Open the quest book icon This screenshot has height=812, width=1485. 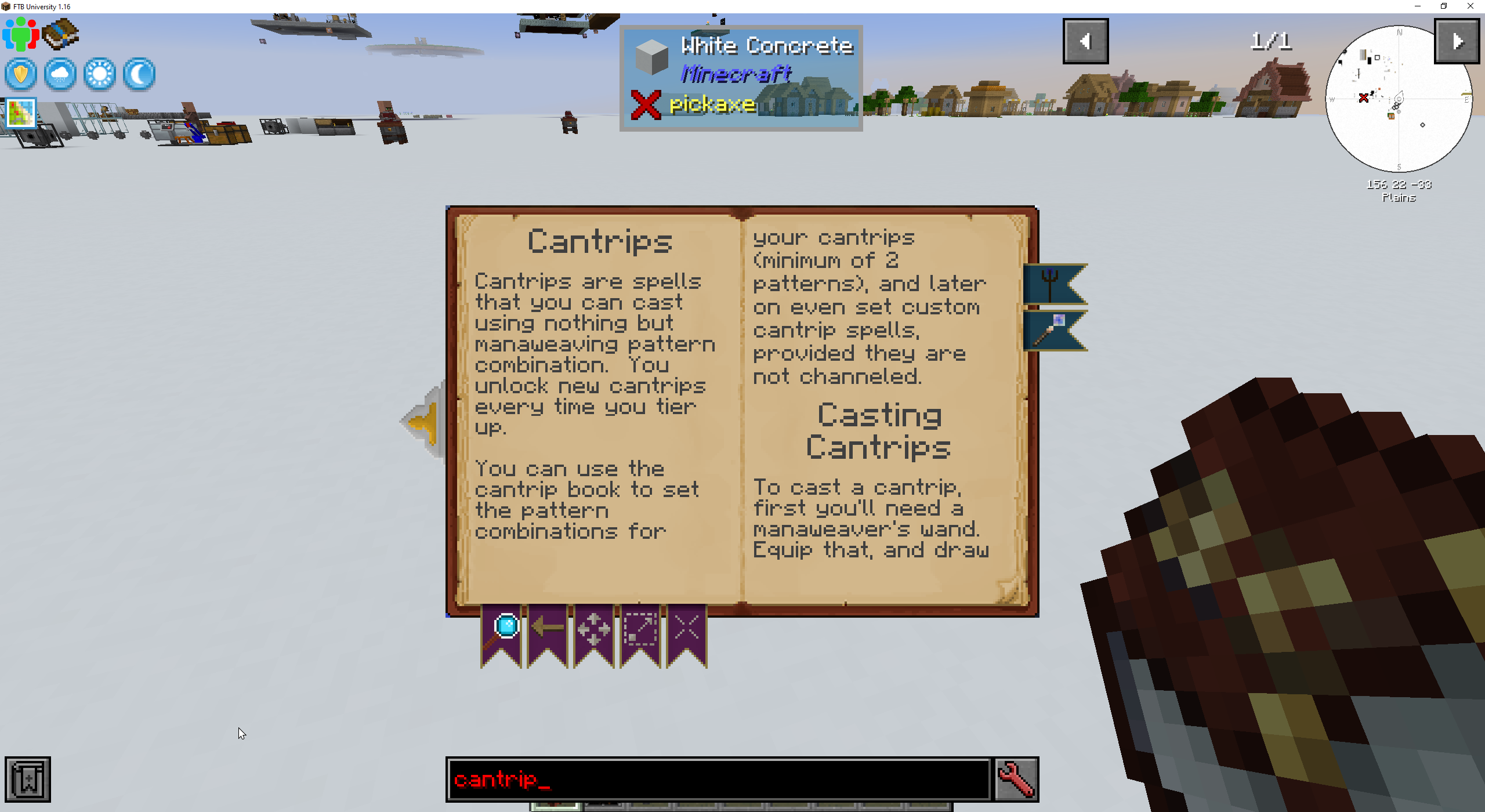(x=61, y=35)
